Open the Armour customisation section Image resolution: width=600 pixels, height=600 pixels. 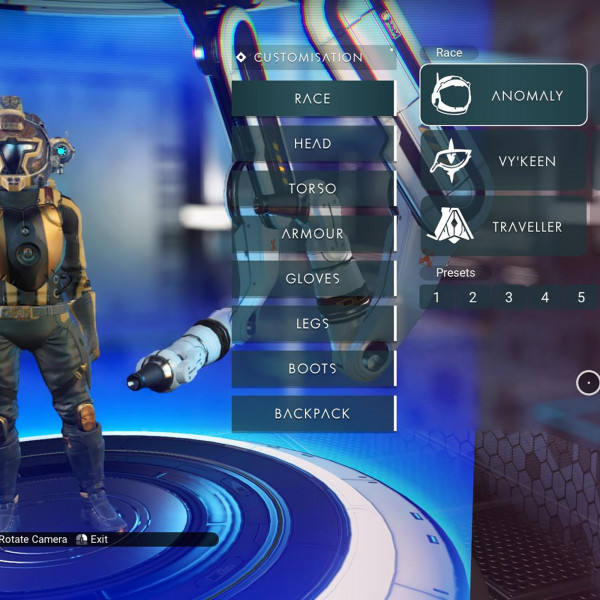coord(313,234)
